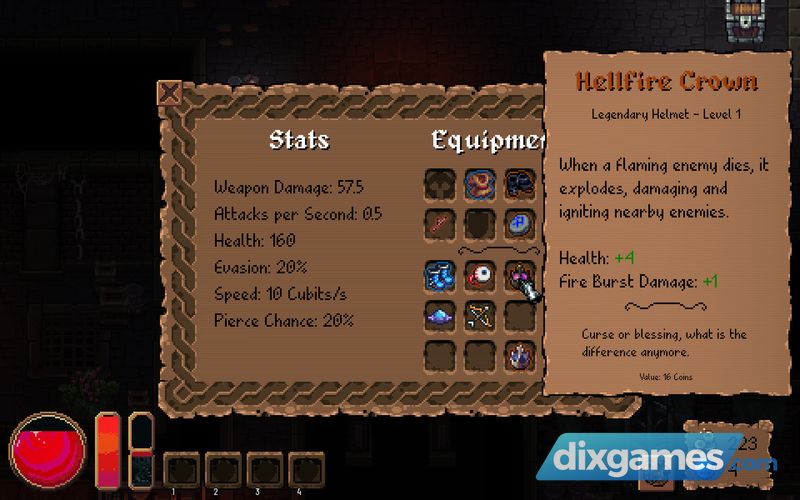800x500 pixels.
Task: Choose the Hellfire Crown inventory item
Action: tap(518, 276)
